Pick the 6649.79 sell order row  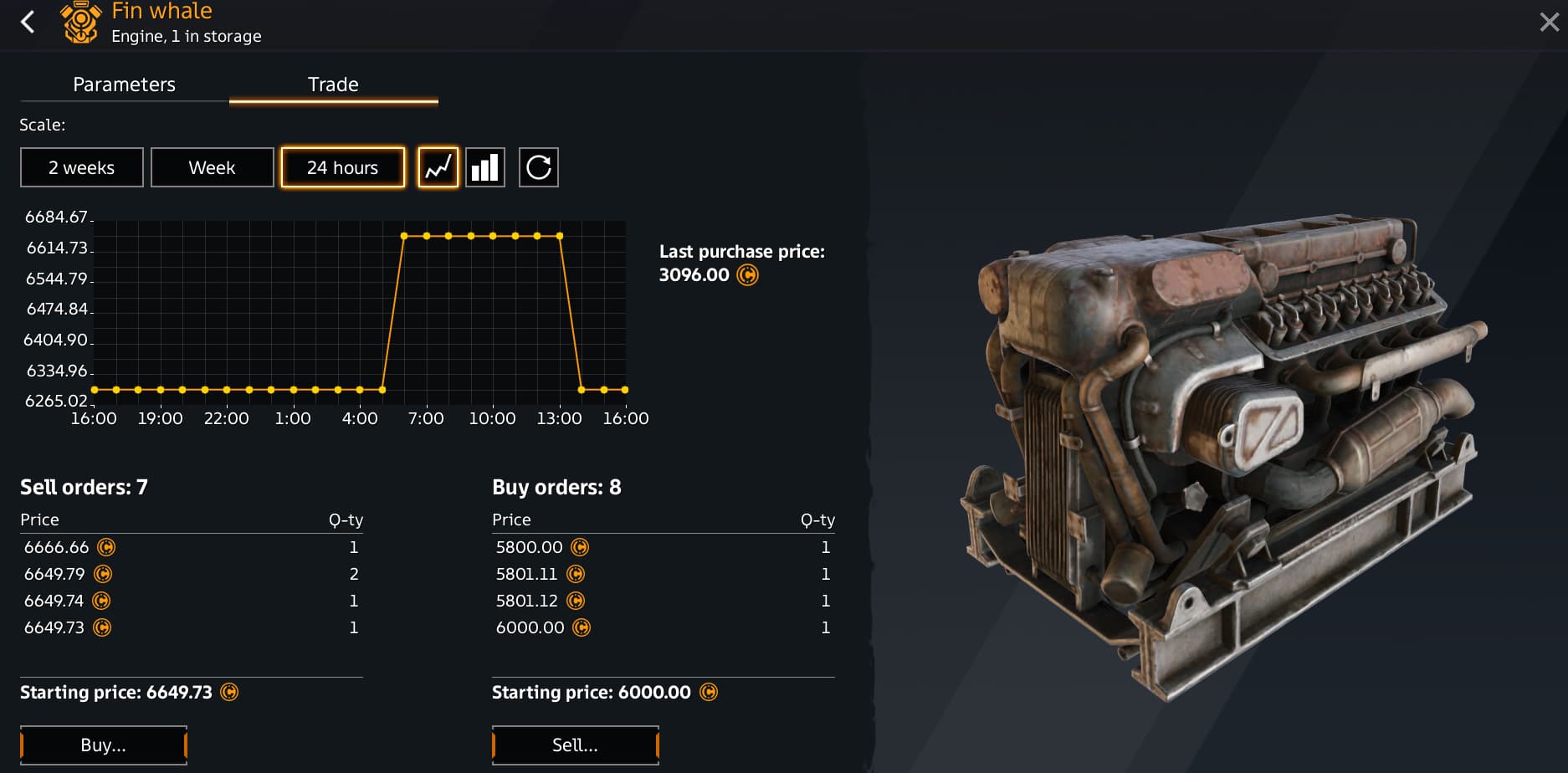point(191,574)
